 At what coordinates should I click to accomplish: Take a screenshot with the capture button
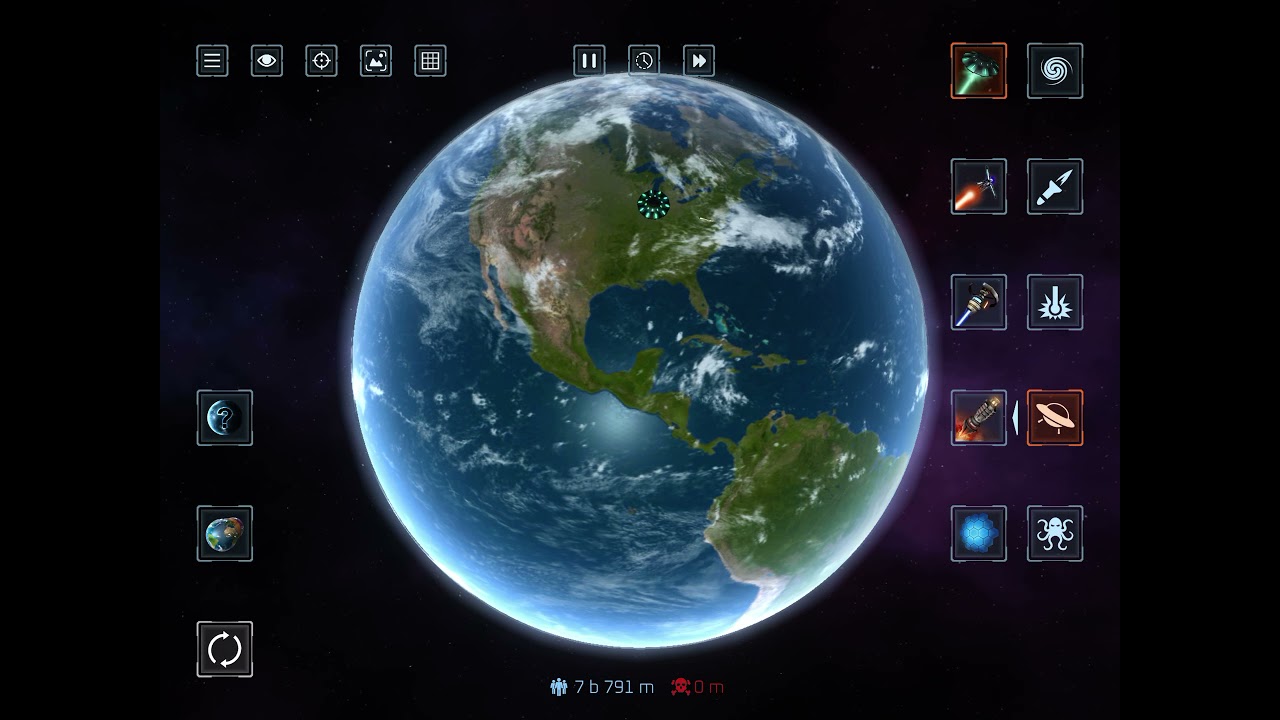click(376, 61)
